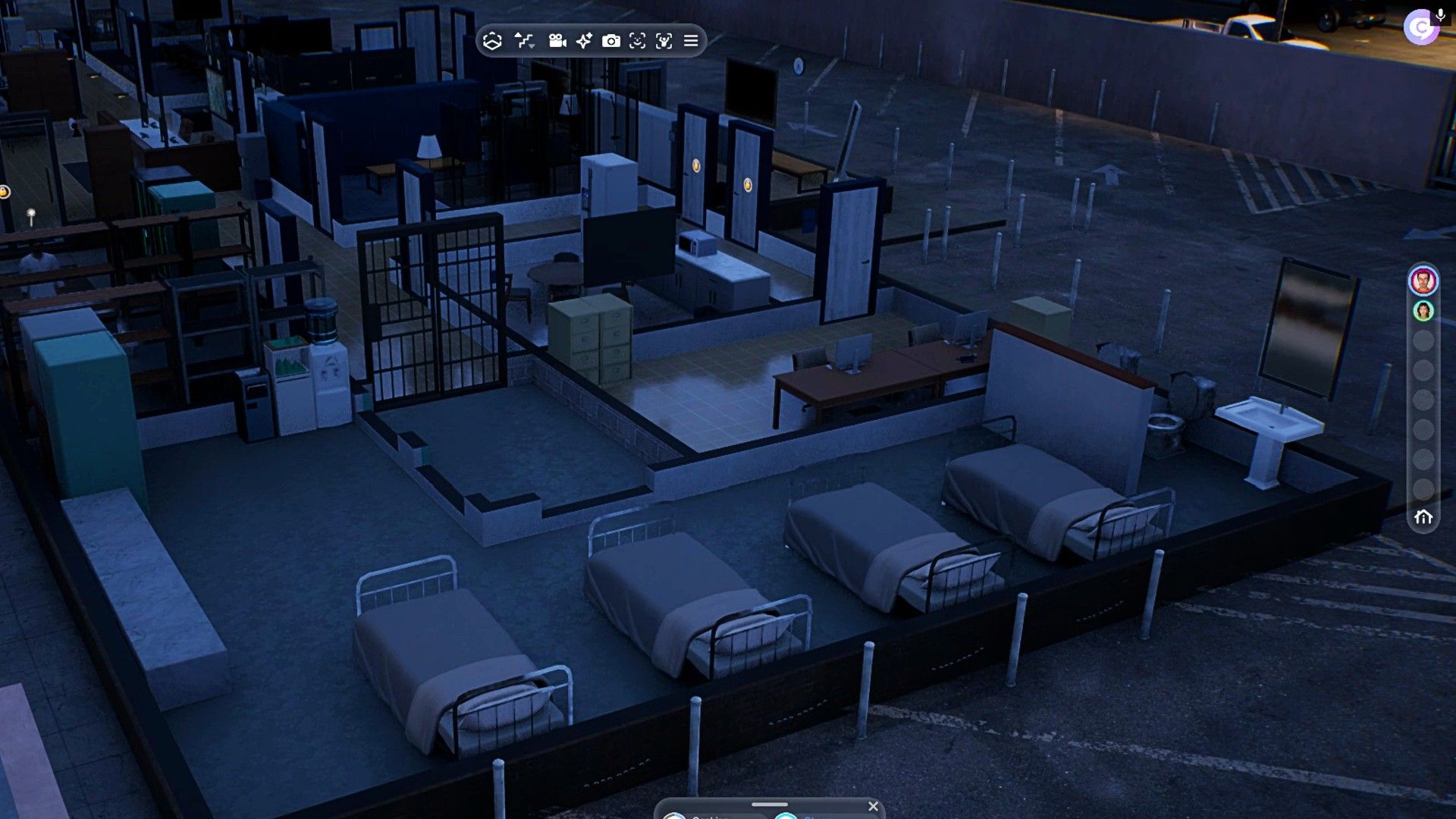Activate the face capture icon

638,41
